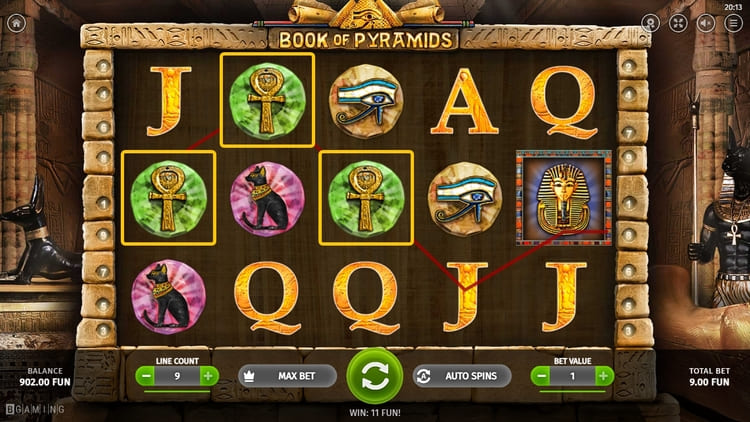Go to the home screen icon

(x=16, y=22)
